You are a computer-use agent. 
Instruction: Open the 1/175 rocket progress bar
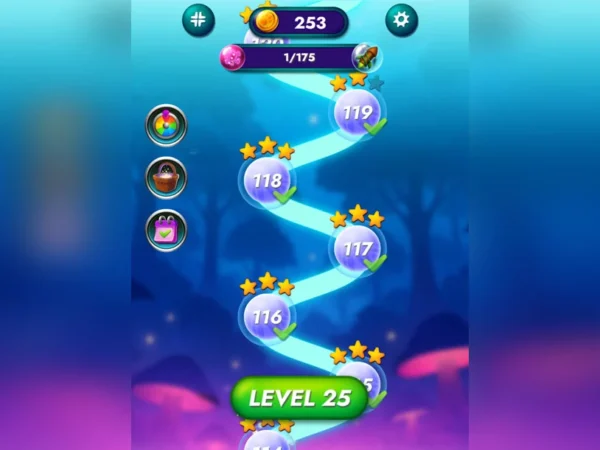point(298,58)
